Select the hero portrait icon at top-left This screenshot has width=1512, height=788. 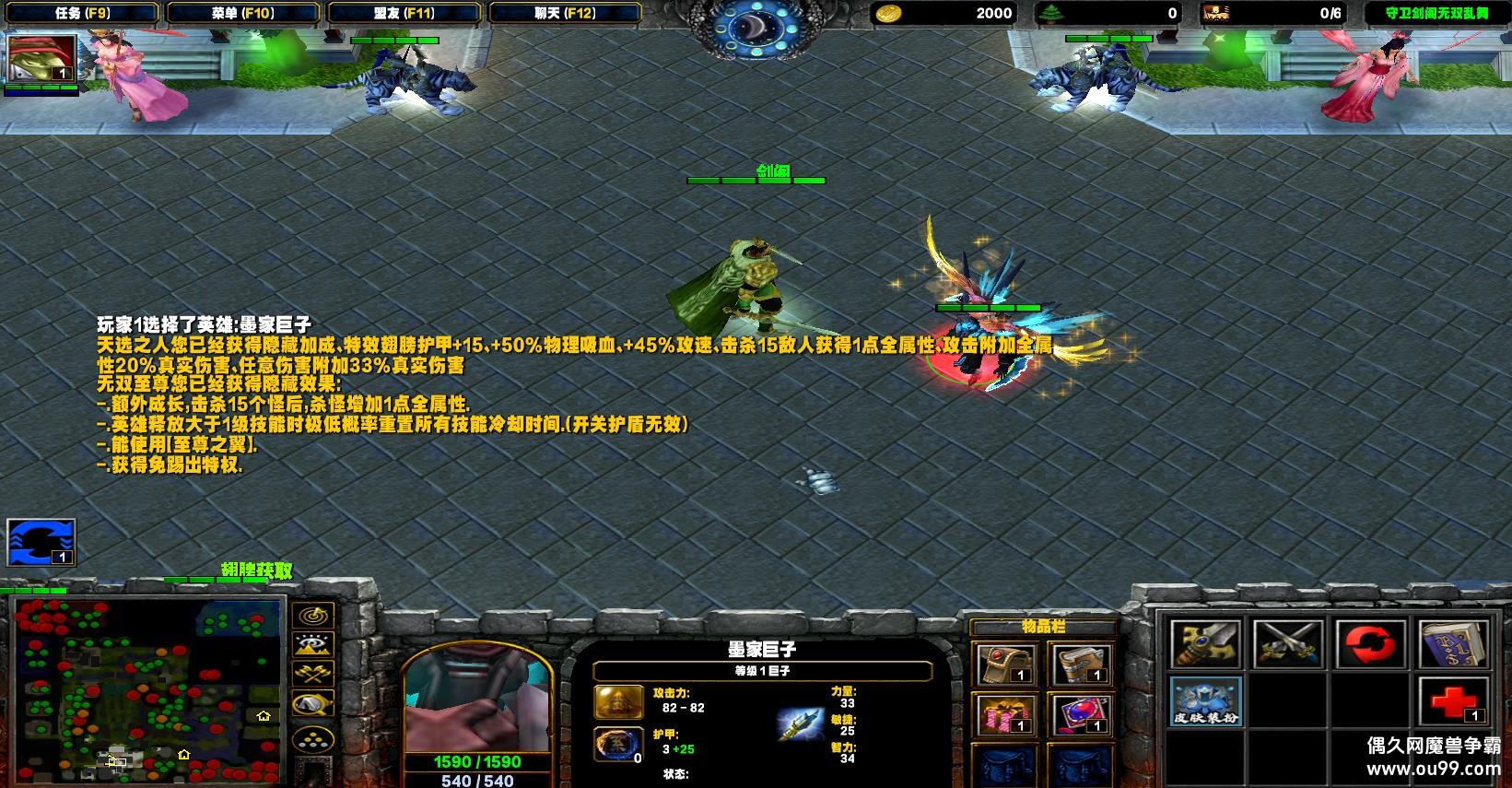point(41,60)
